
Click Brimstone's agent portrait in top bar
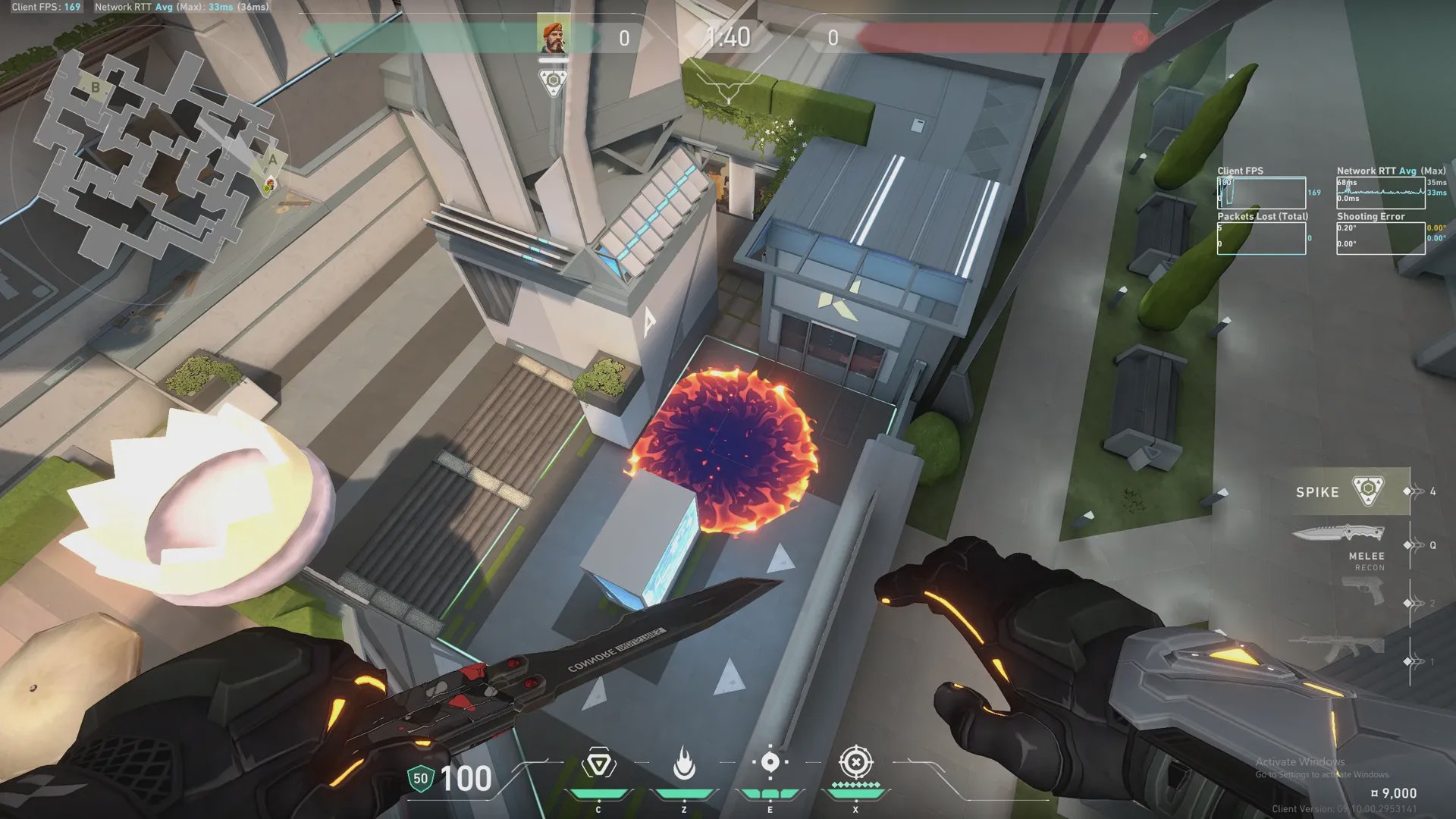point(553,37)
